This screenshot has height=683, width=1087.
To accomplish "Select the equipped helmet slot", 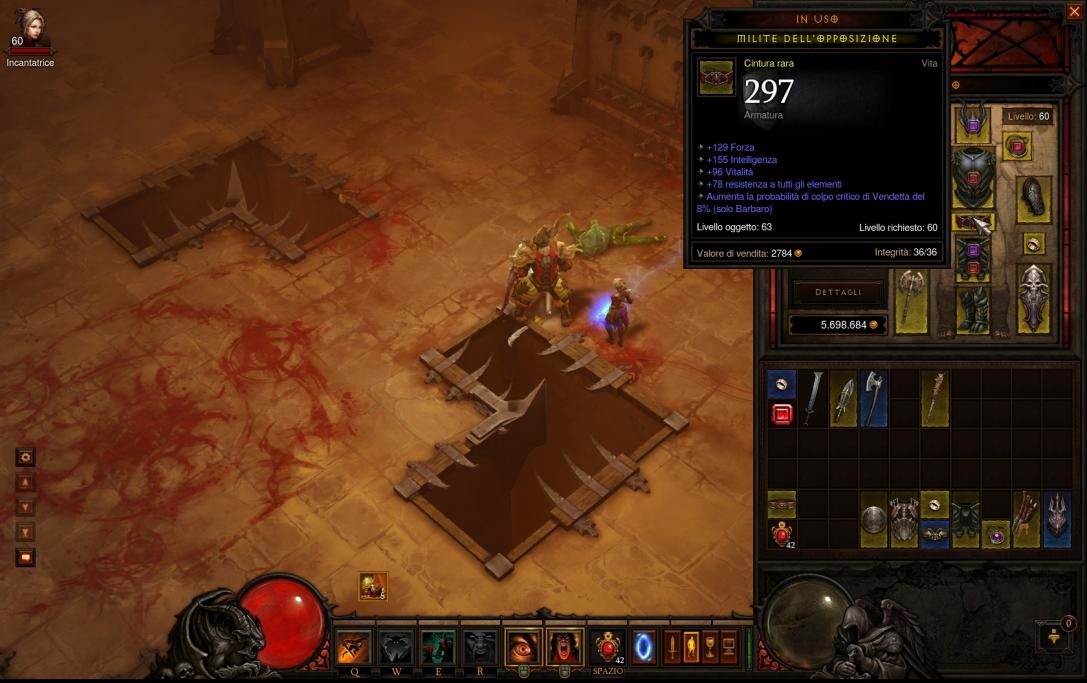I will [970, 122].
